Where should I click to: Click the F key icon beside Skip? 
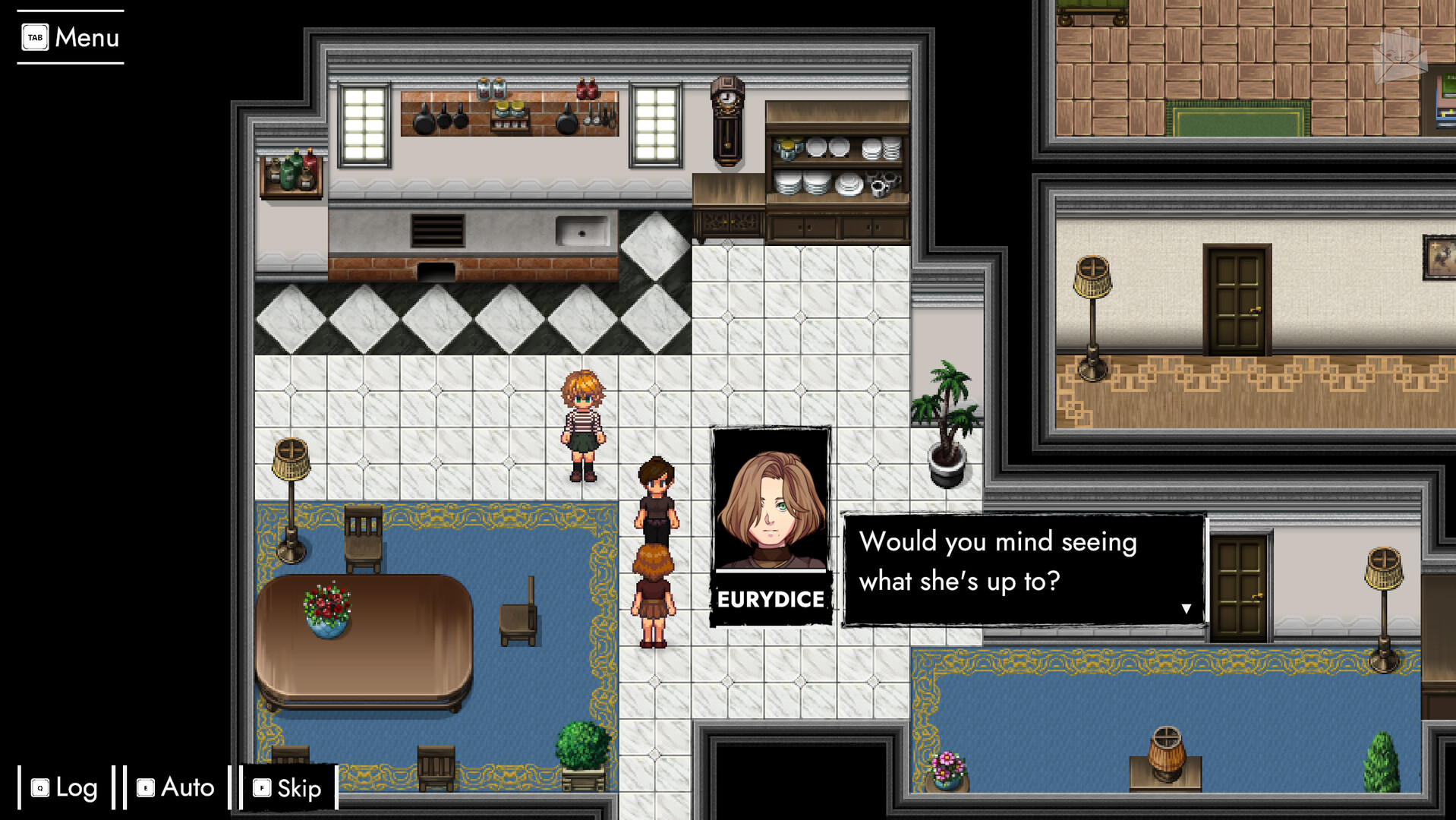coord(261,788)
